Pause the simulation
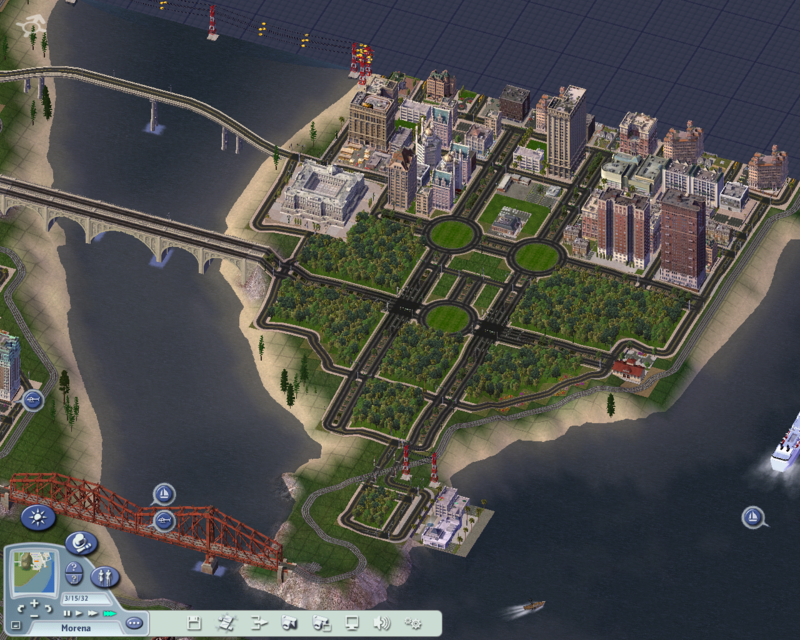Image resolution: width=800 pixels, height=640 pixels. point(67,613)
